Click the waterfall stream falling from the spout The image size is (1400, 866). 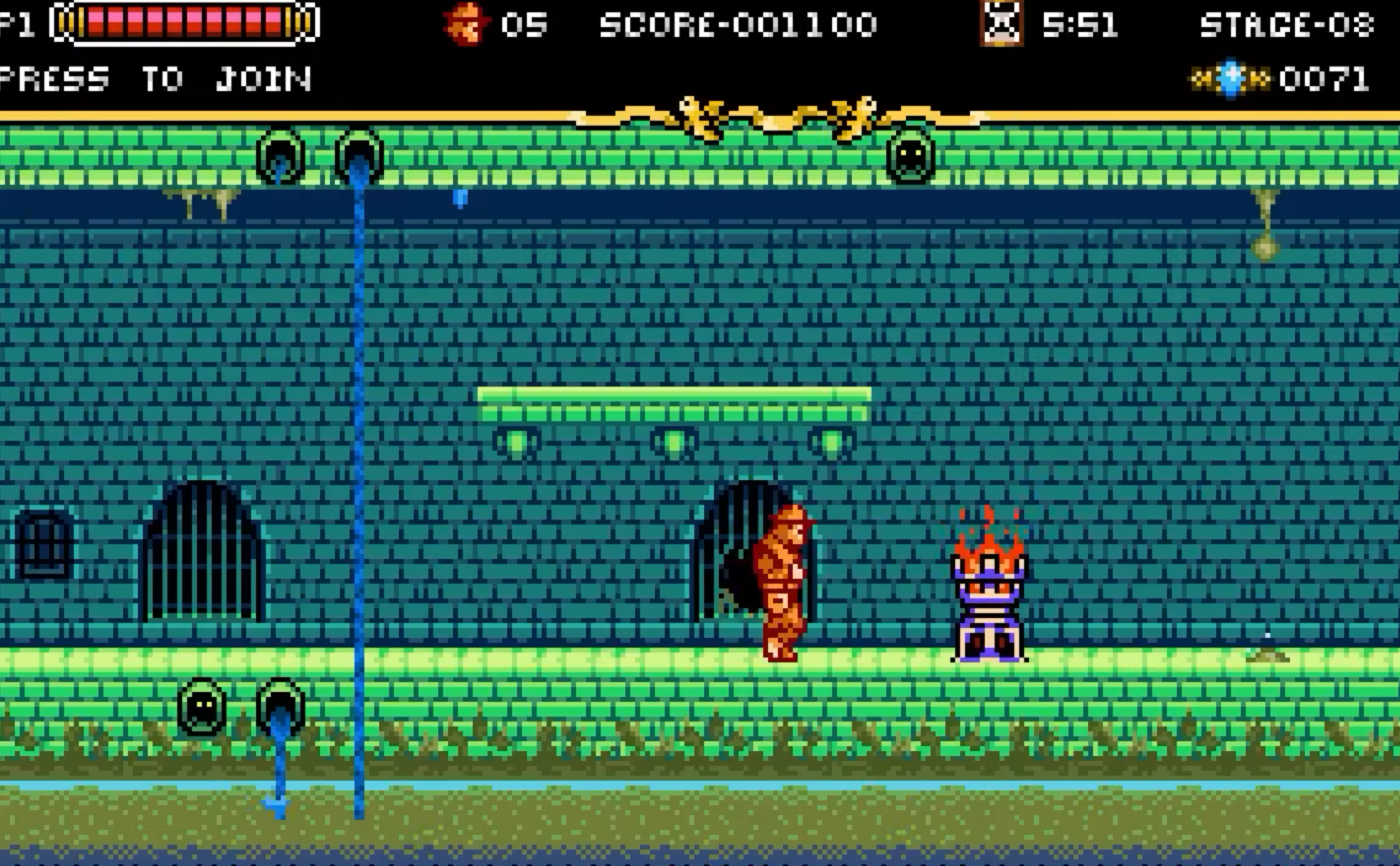coord(358,451)
